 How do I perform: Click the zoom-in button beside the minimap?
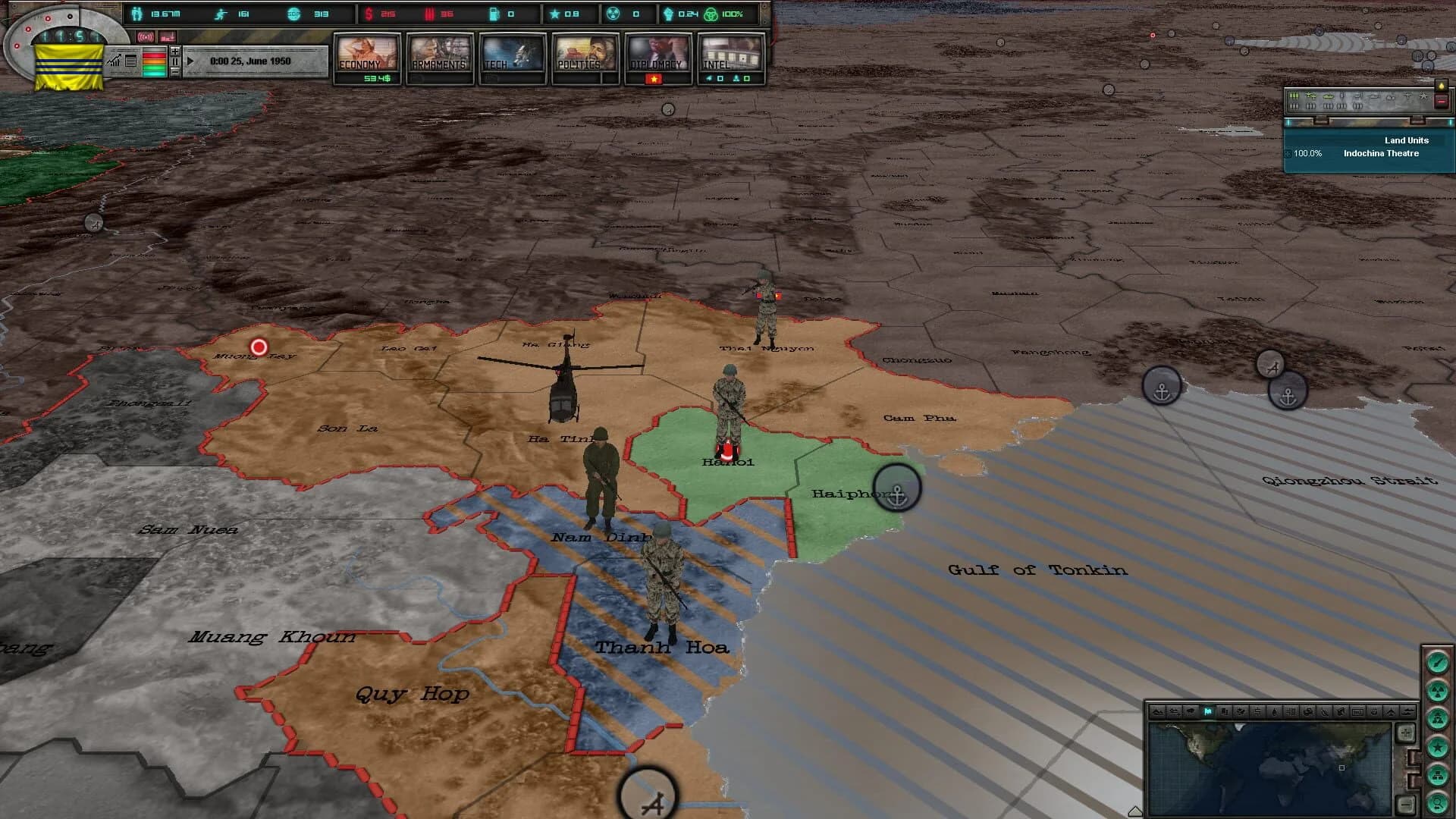[1406, 733]
